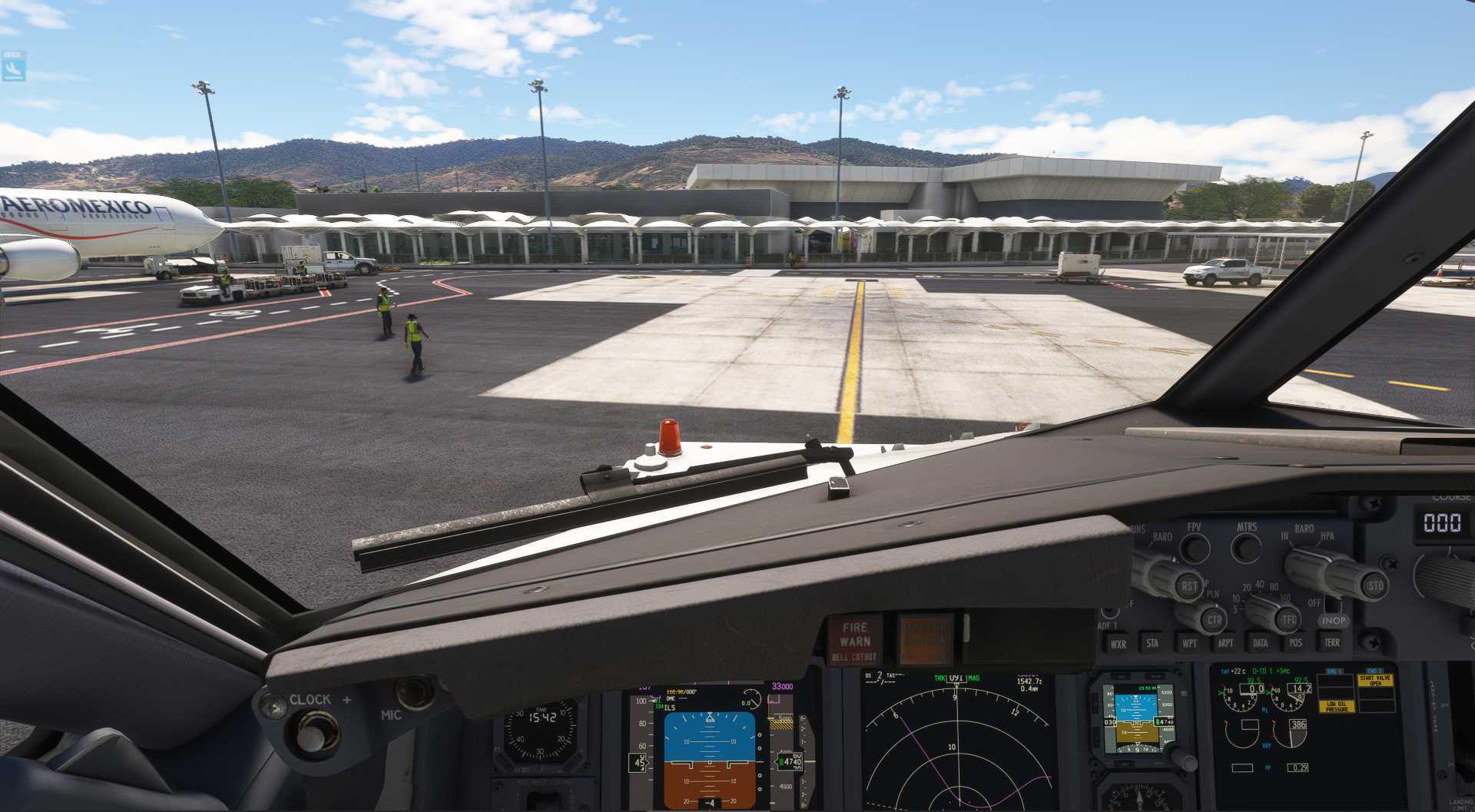Image resolution: width=1475 pixels, height=812 pixels.
Task: Toggle the POS map button
Action: tap(1296, 643)
